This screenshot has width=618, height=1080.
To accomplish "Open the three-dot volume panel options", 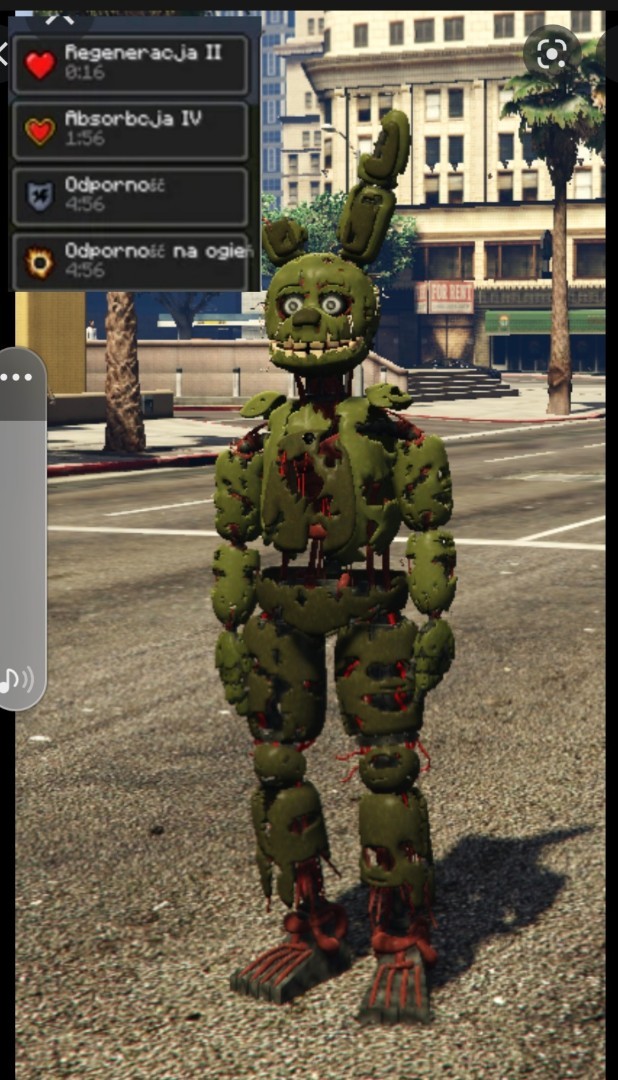I will pos(17,378).
